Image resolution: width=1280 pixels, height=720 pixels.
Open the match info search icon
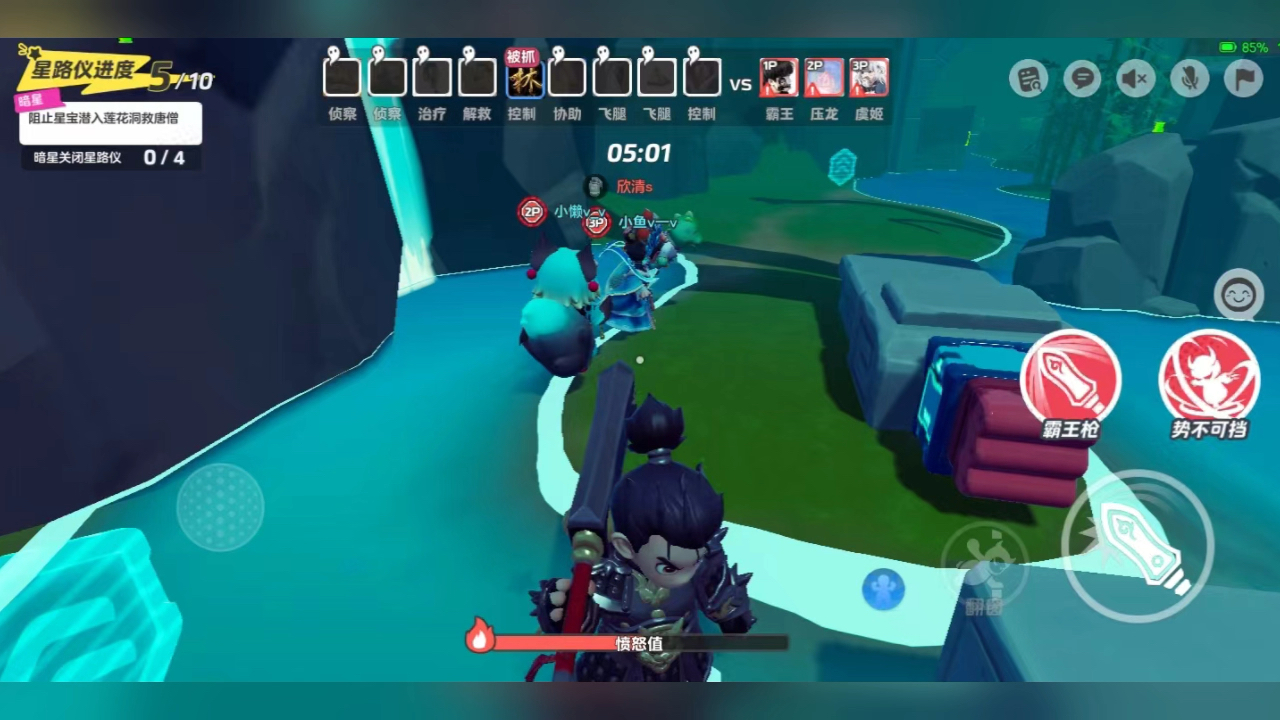(x=1028, y=78)
